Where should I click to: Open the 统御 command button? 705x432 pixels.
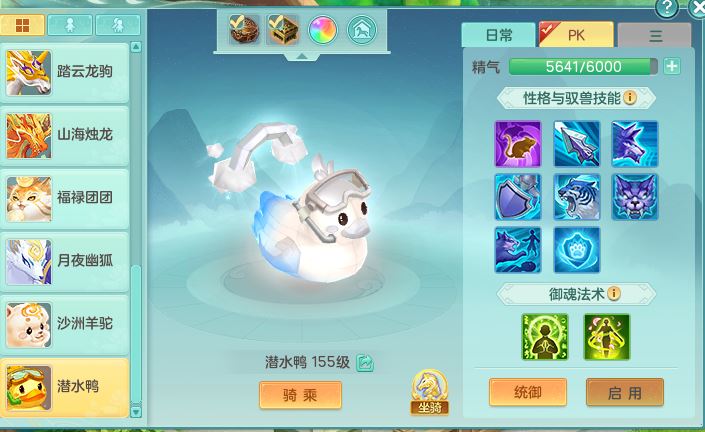point(527,392)
